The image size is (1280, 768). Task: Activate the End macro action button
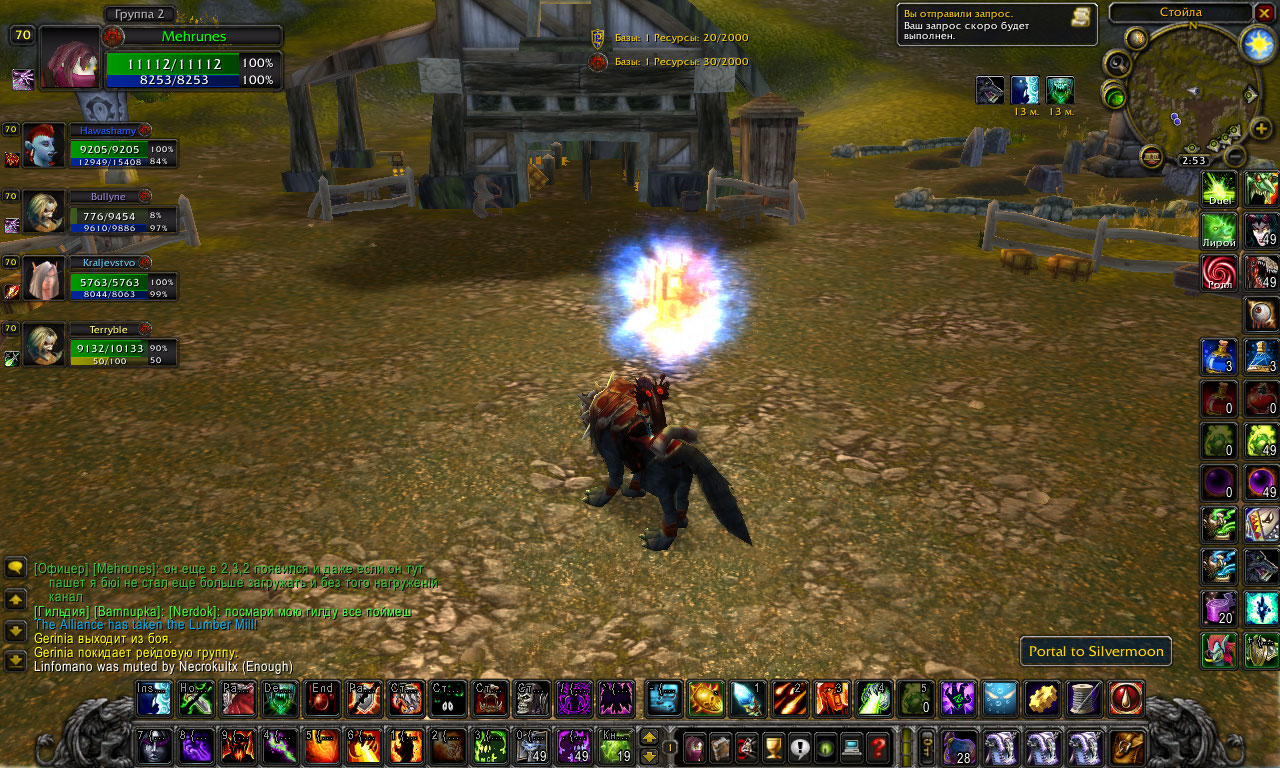tap(322, 699)
